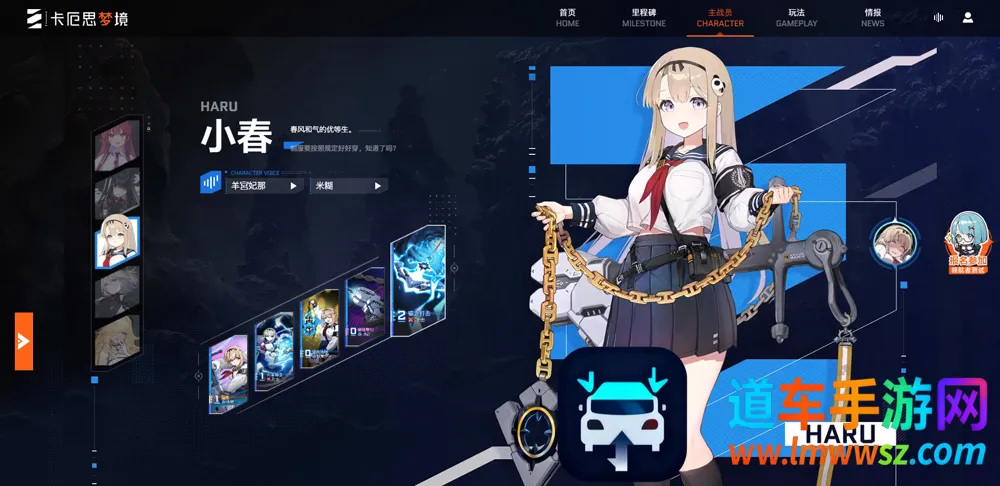This screenshot has height=486, width=1000.
Task: Click the 卡厄思梦境 site logo
Action: 77,18
